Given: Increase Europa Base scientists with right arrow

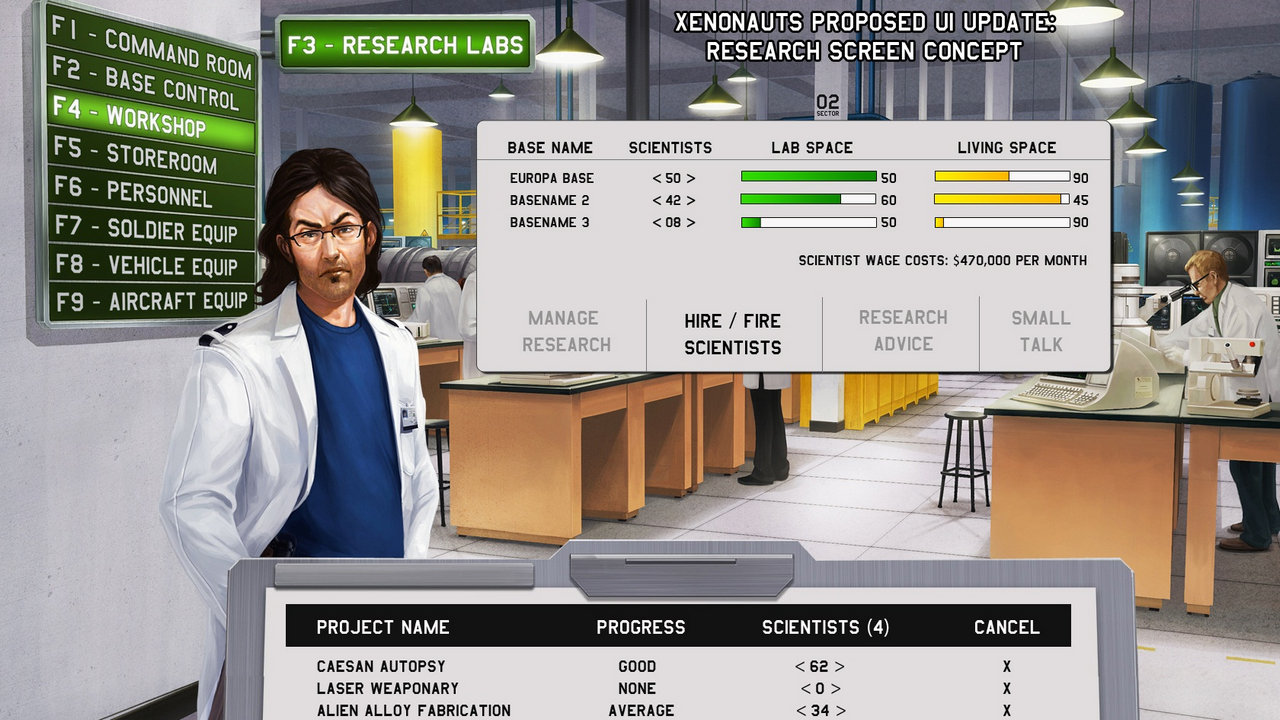Looking at the screenshot, I should tap(691, 178).
